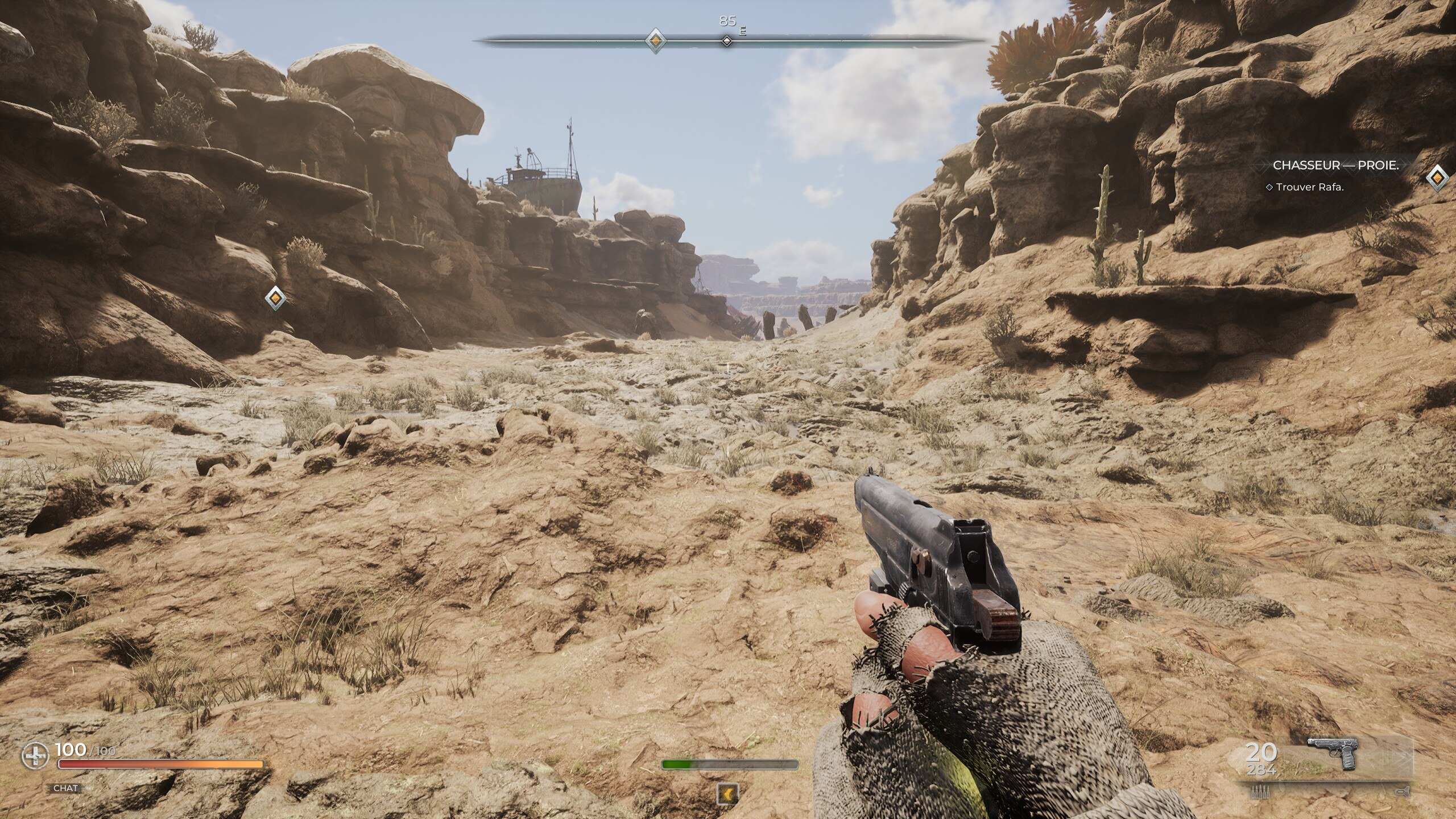1456x819 pixels.
Task: Click the dark diamond marker at compass center
Action: (726, 41)
